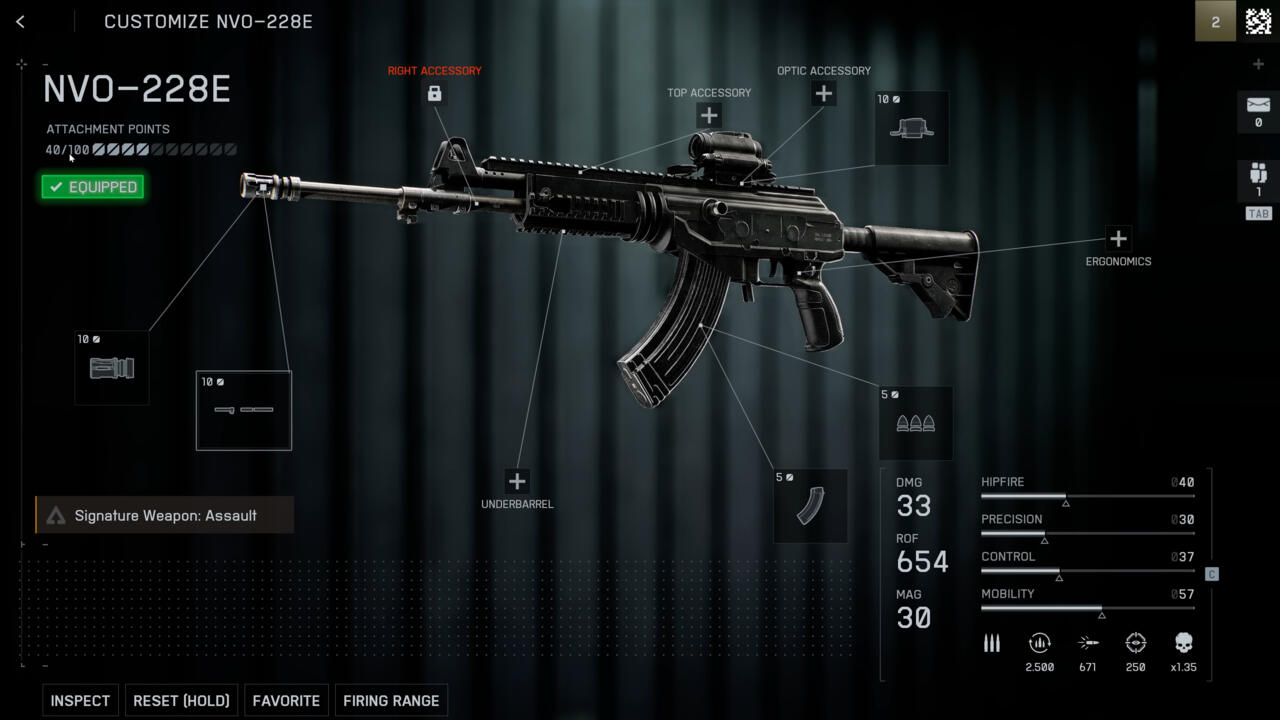Add an Optic Accessory attachment

tap(823, 93)
